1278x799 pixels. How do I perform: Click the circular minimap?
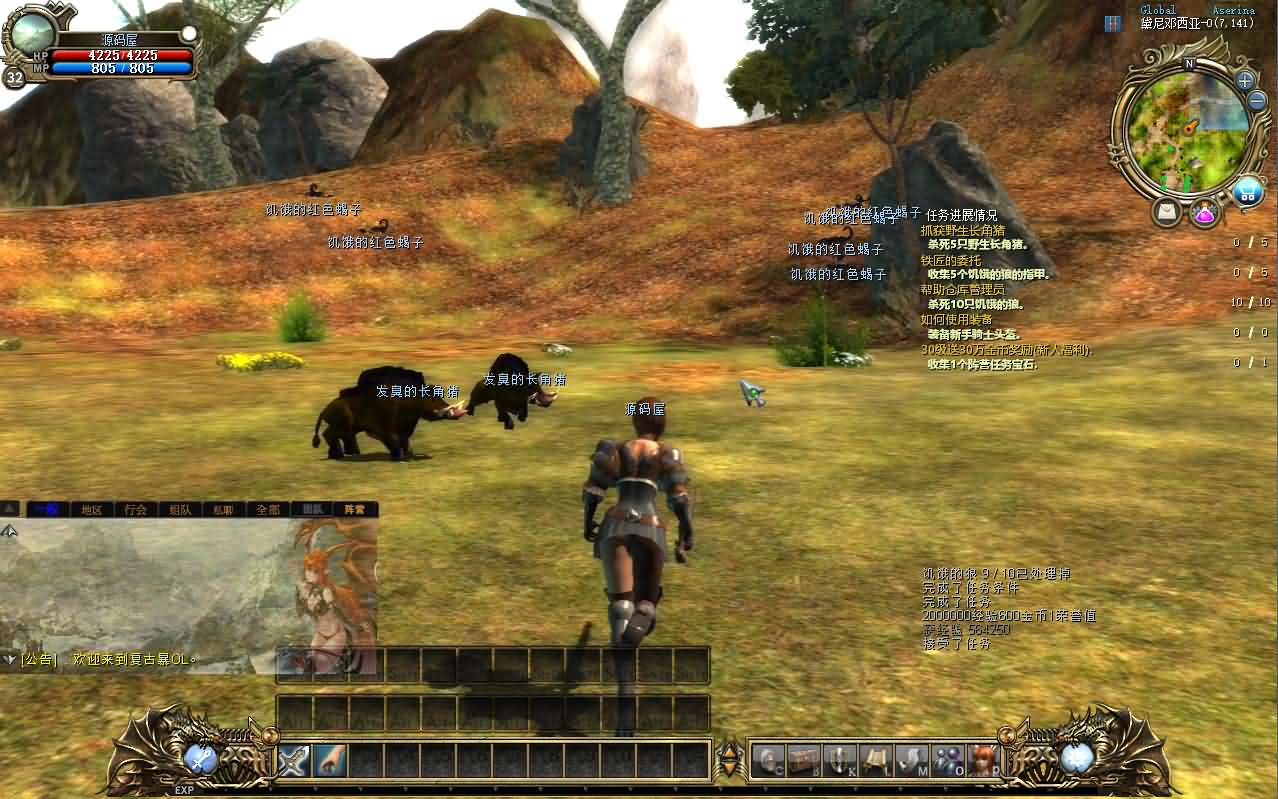[1187, 132]
